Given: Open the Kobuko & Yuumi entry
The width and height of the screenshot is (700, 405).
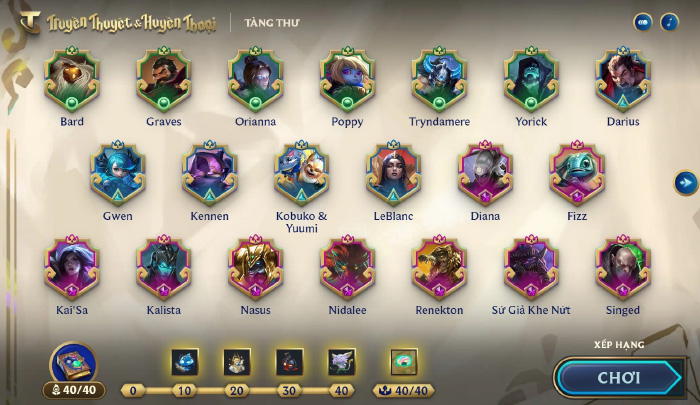Looking at the screenshot, I should click(302, 173).
